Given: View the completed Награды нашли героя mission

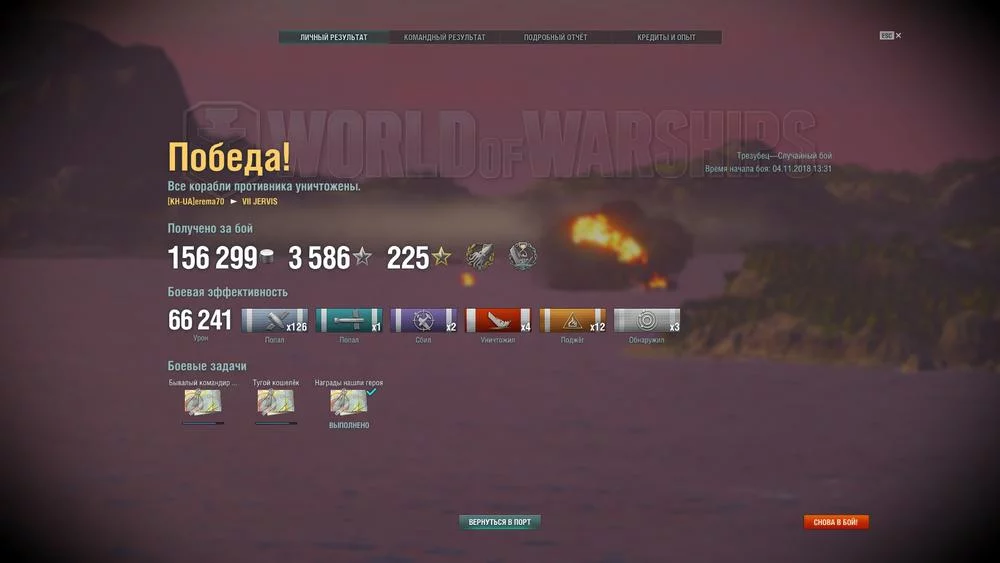Looking at the screenshot, I should (x=349, y=402).
